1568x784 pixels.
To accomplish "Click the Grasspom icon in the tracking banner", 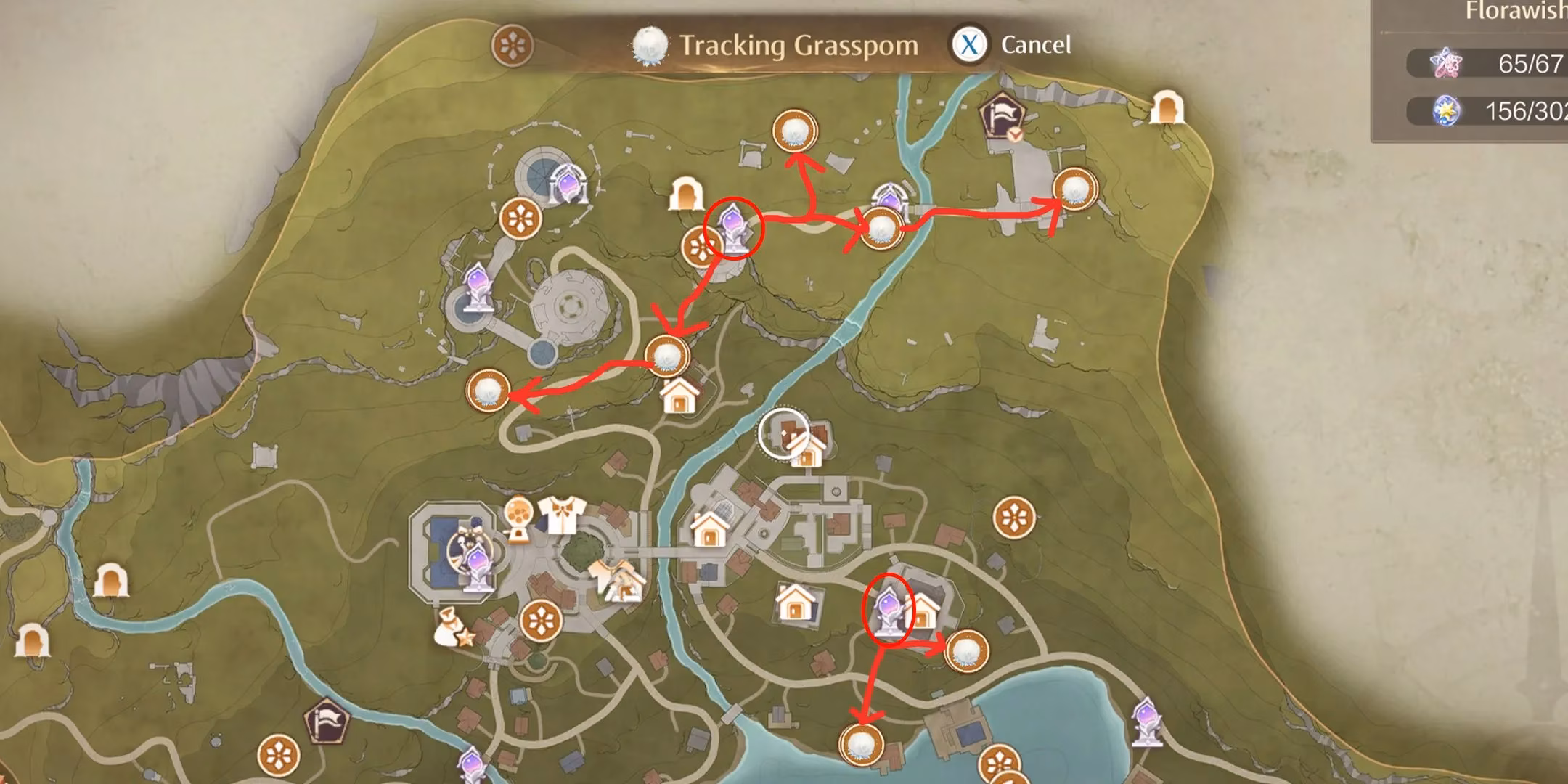I will [651, 44].
